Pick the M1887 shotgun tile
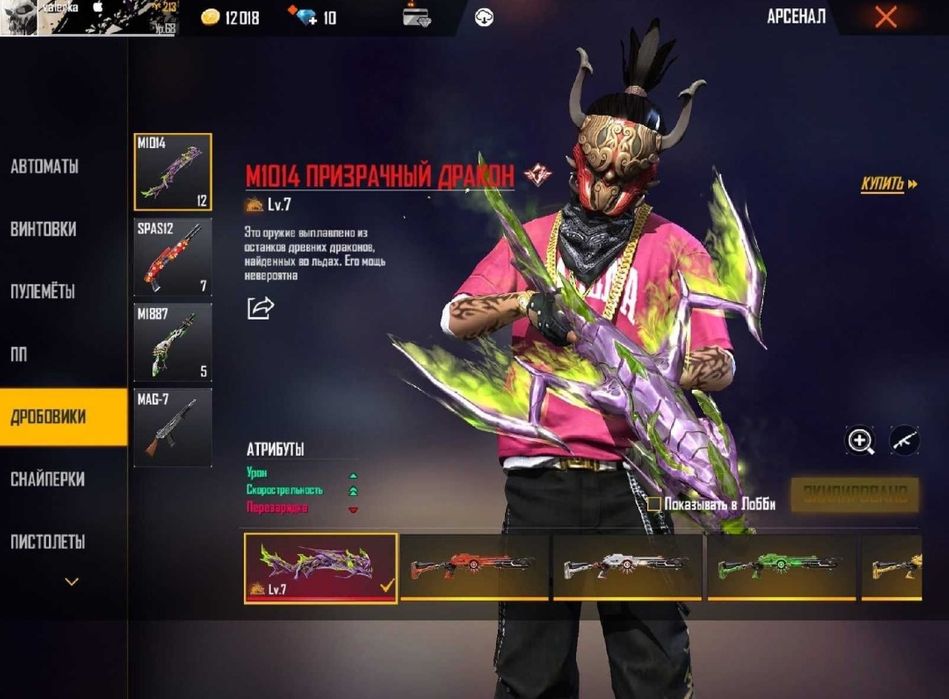Screen dimensions: 949x699 pyautogui.click(x=172, y=342)
